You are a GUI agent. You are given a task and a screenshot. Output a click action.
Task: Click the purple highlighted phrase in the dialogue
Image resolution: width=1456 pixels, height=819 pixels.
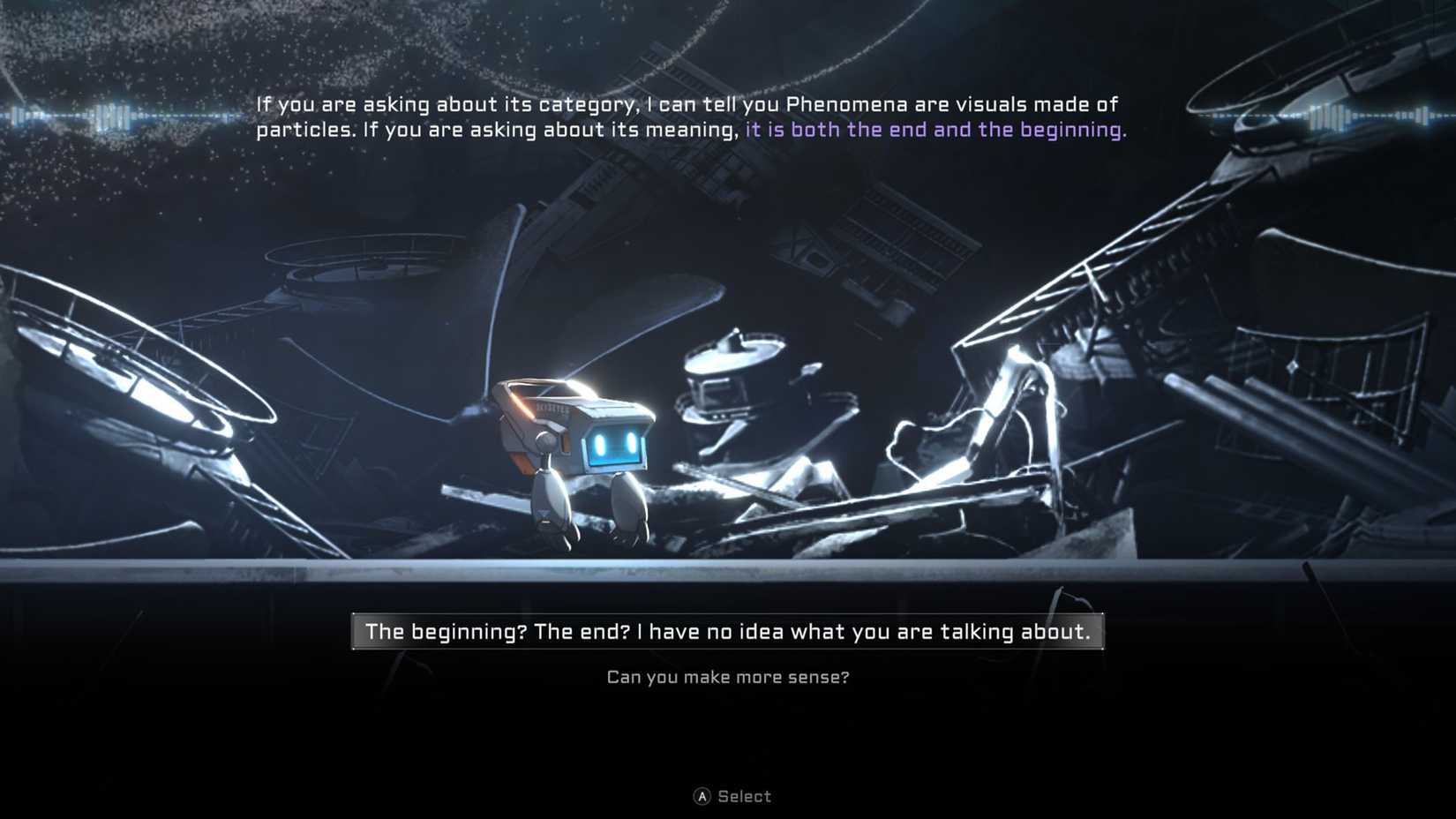coord(935,129)
